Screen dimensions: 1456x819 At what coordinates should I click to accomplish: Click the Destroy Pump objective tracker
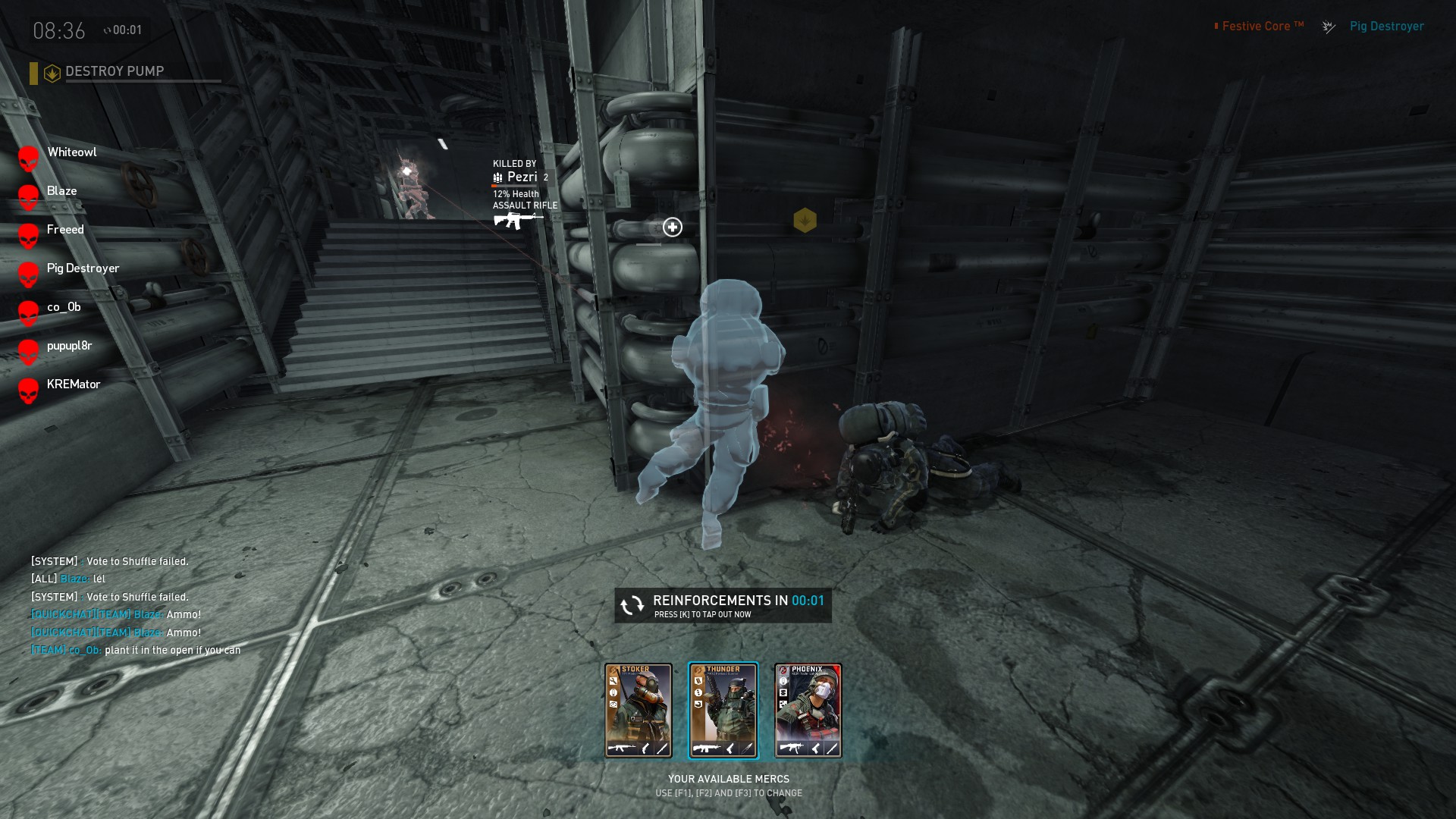click(114, 72)
